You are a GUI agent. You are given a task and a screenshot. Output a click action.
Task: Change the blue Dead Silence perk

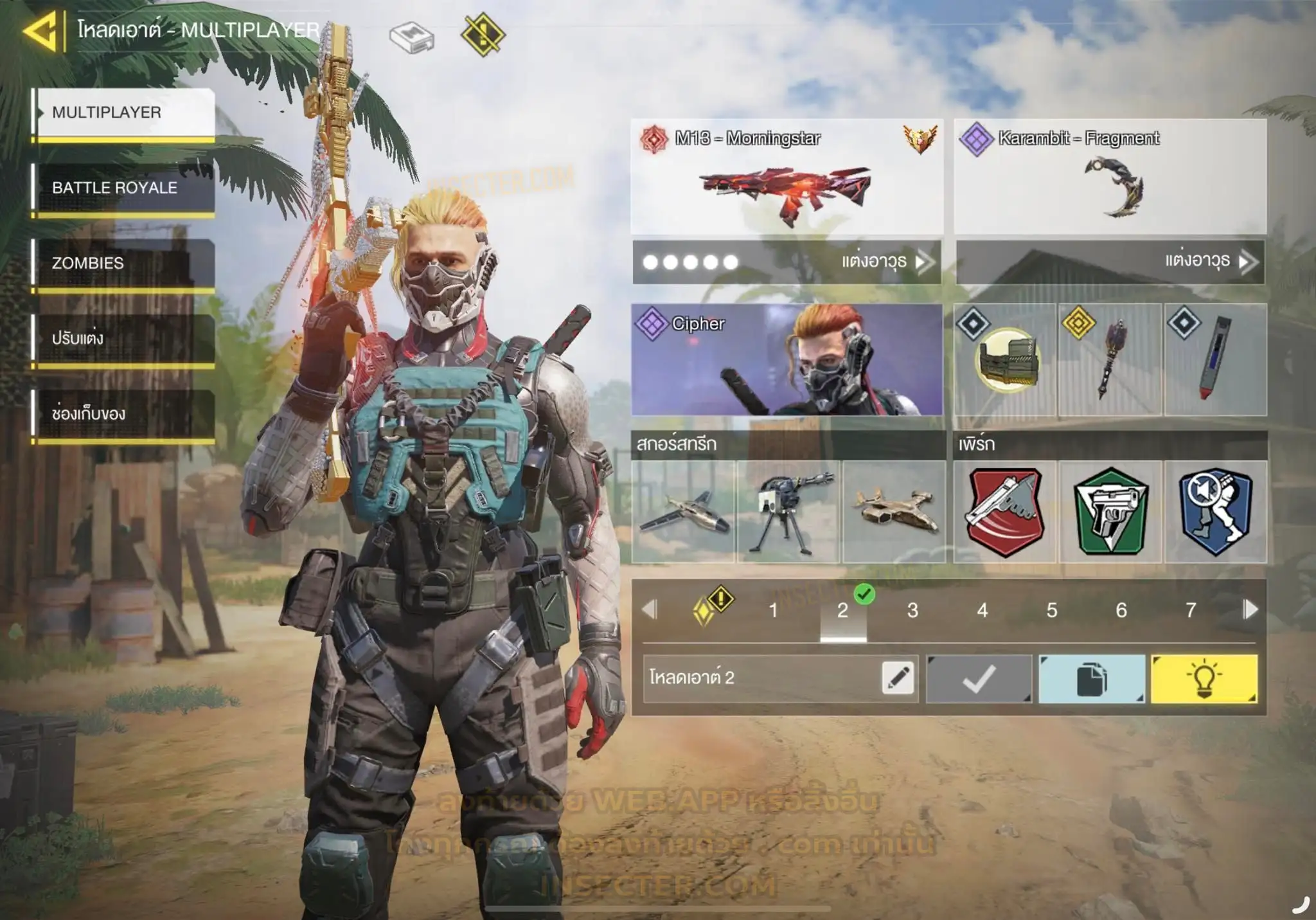coord(1215,512)
